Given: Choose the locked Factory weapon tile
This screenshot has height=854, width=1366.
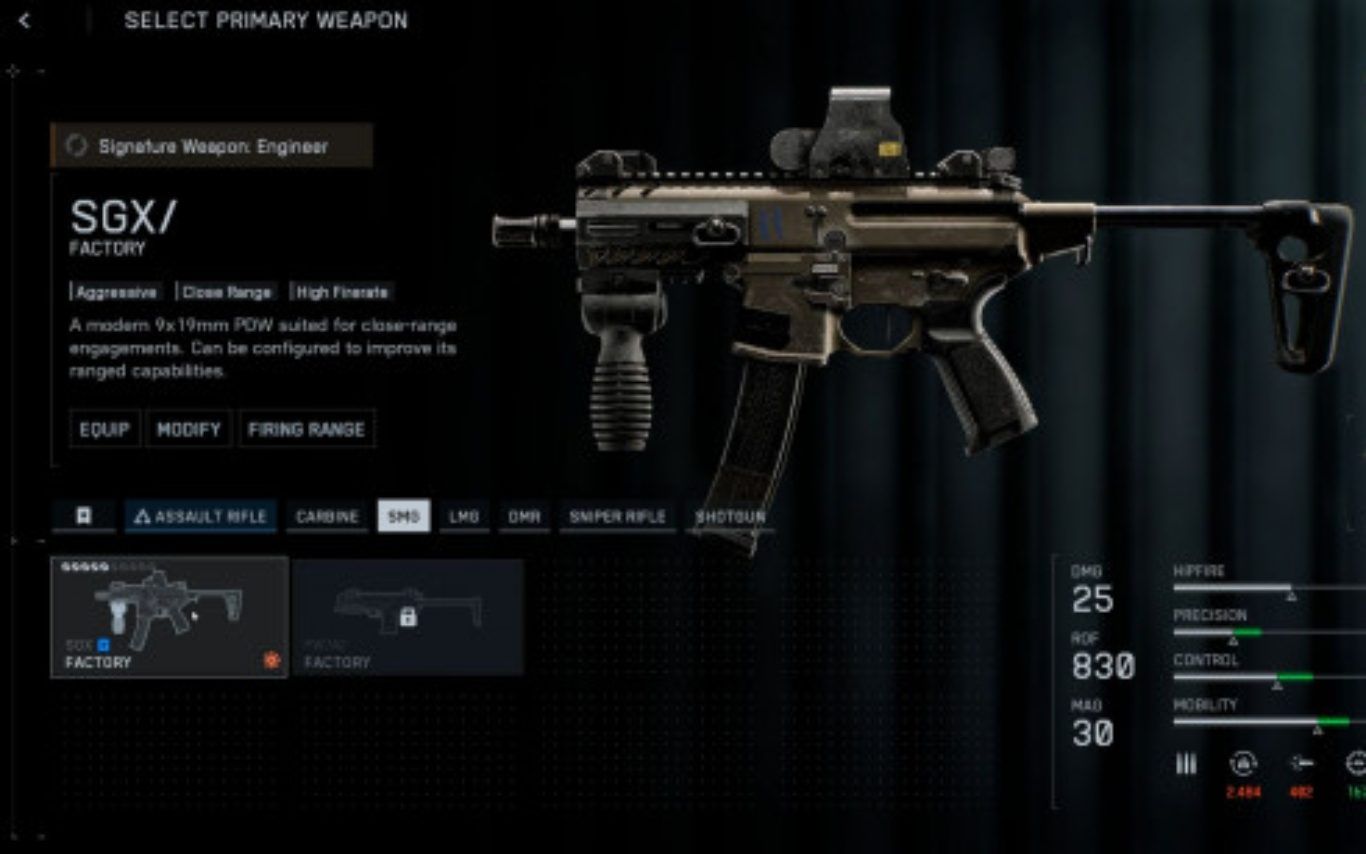Looking at the screenshot, I should pyautogui.click(x=408, y=617).
